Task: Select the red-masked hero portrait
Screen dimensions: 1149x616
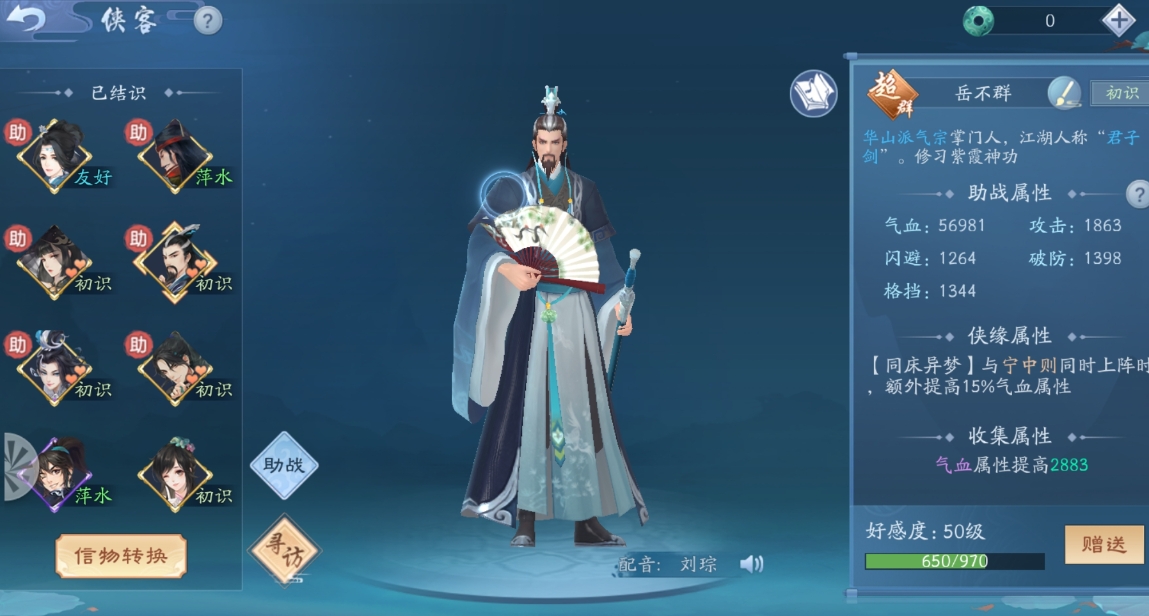Action: point(174,157)
